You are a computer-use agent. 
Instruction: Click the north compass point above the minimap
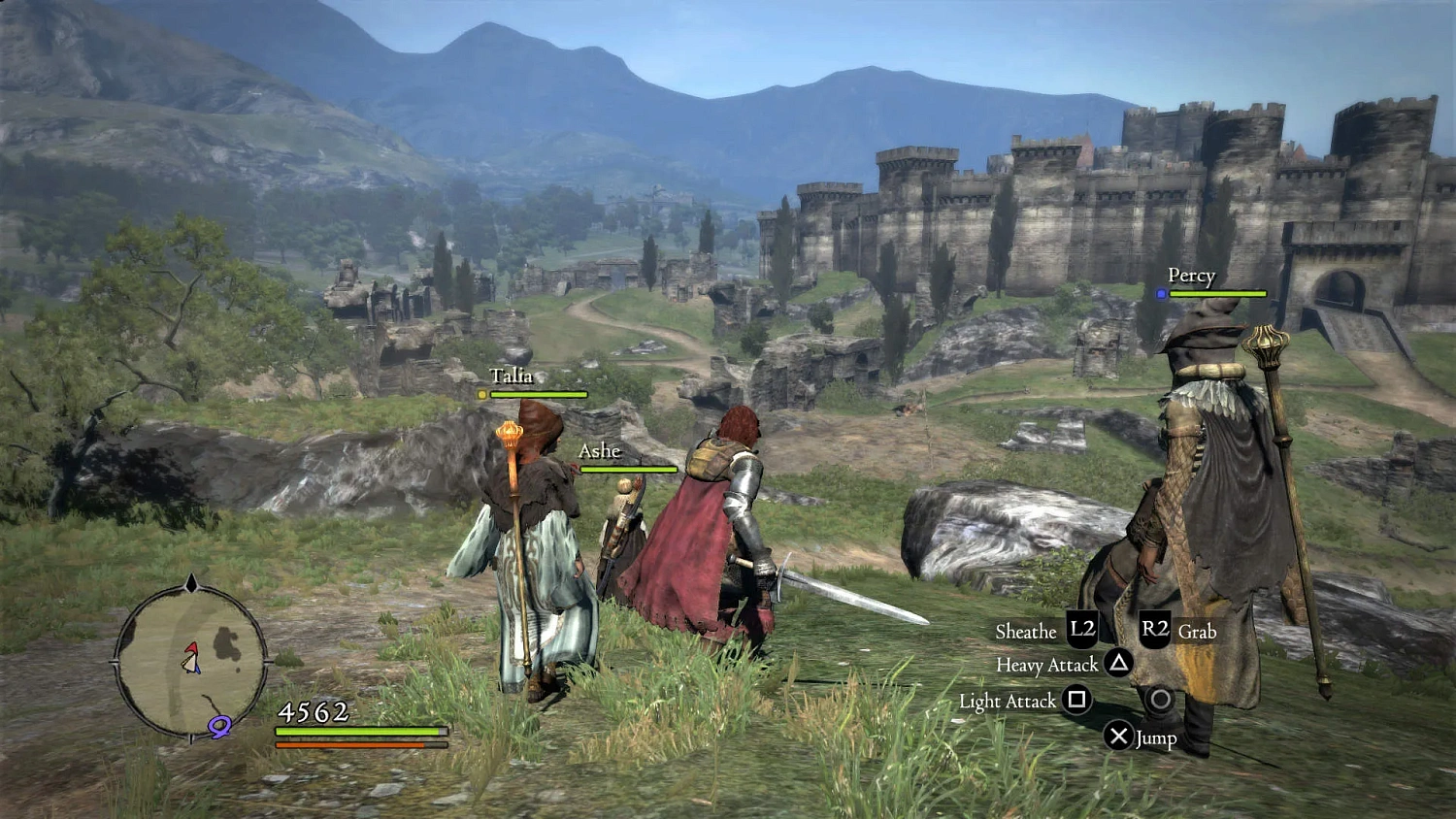click(192, 583)
